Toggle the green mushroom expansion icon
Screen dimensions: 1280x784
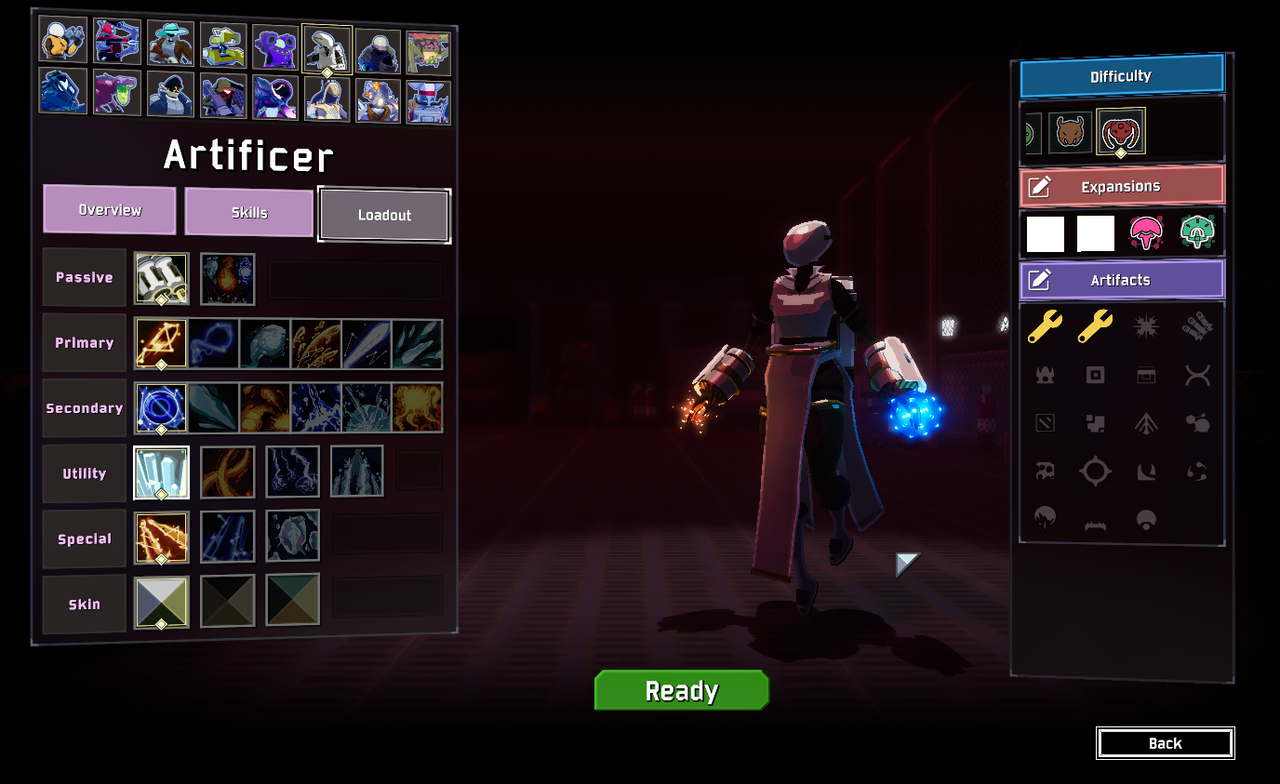point(1196,233)
